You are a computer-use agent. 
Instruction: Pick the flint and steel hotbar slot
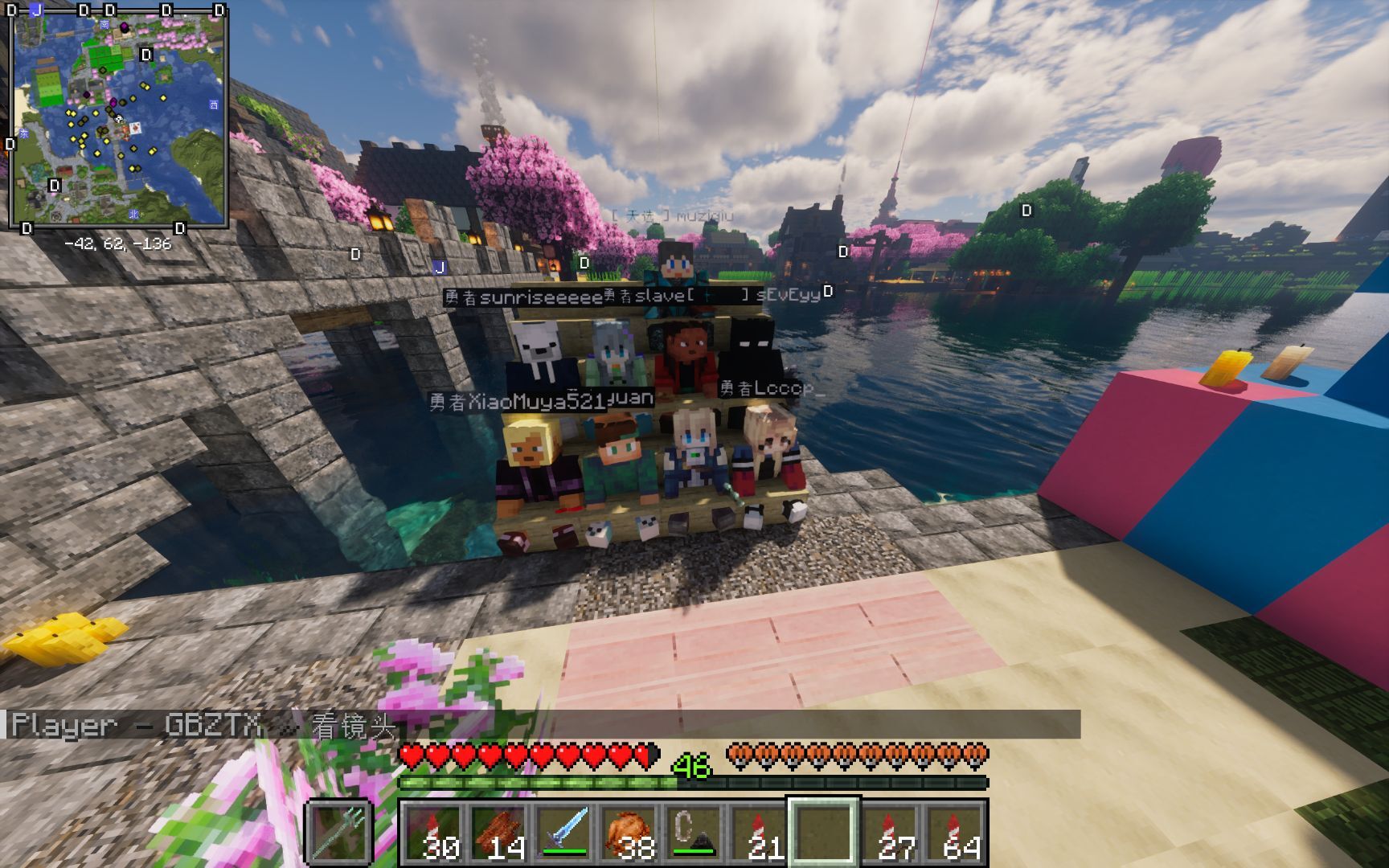coord(693,833)
